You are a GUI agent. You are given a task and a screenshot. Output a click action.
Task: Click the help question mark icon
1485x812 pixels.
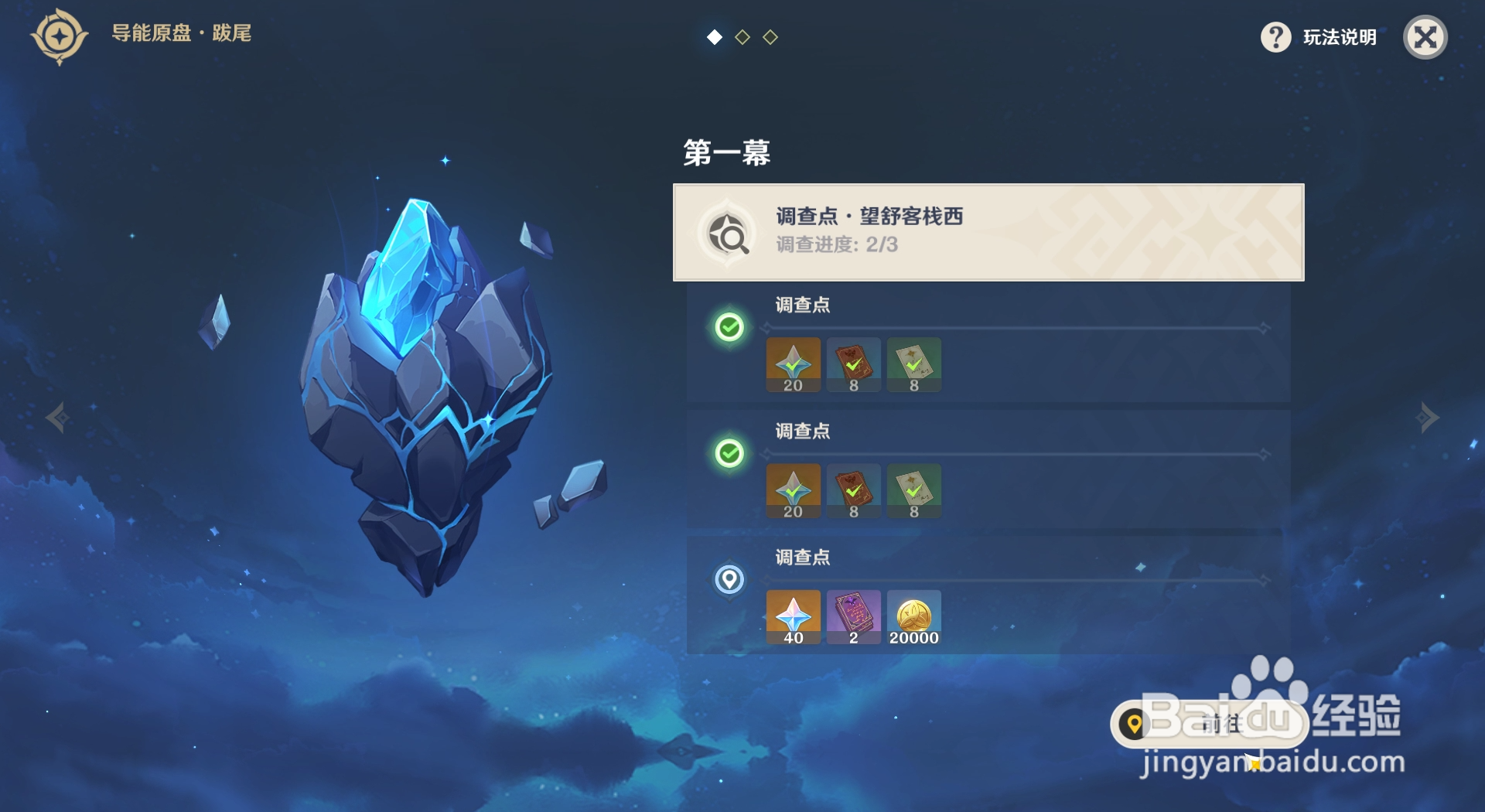pyautogui.click(x=1275, y=36)
